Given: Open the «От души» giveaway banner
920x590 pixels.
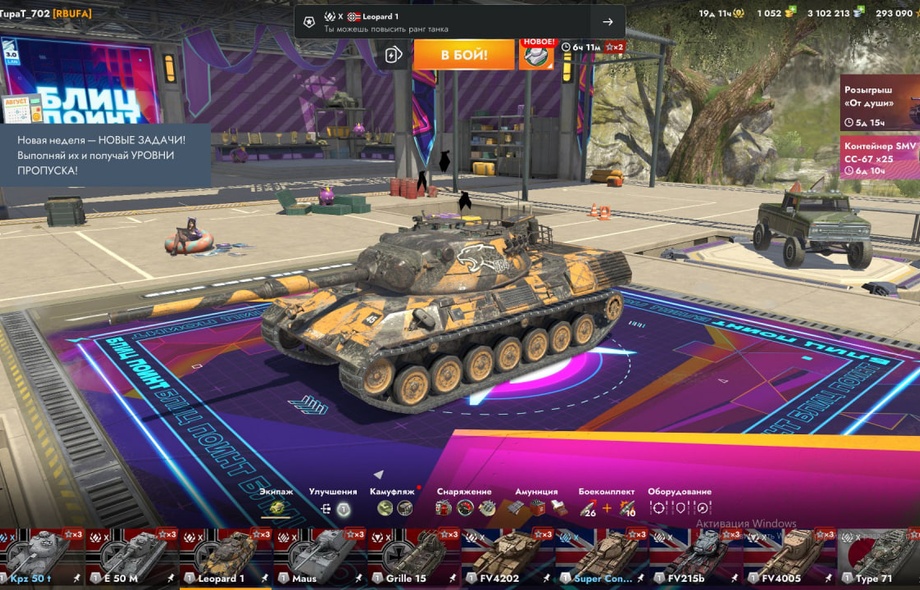Looking at the screenshot, I should tap(880, 103).
